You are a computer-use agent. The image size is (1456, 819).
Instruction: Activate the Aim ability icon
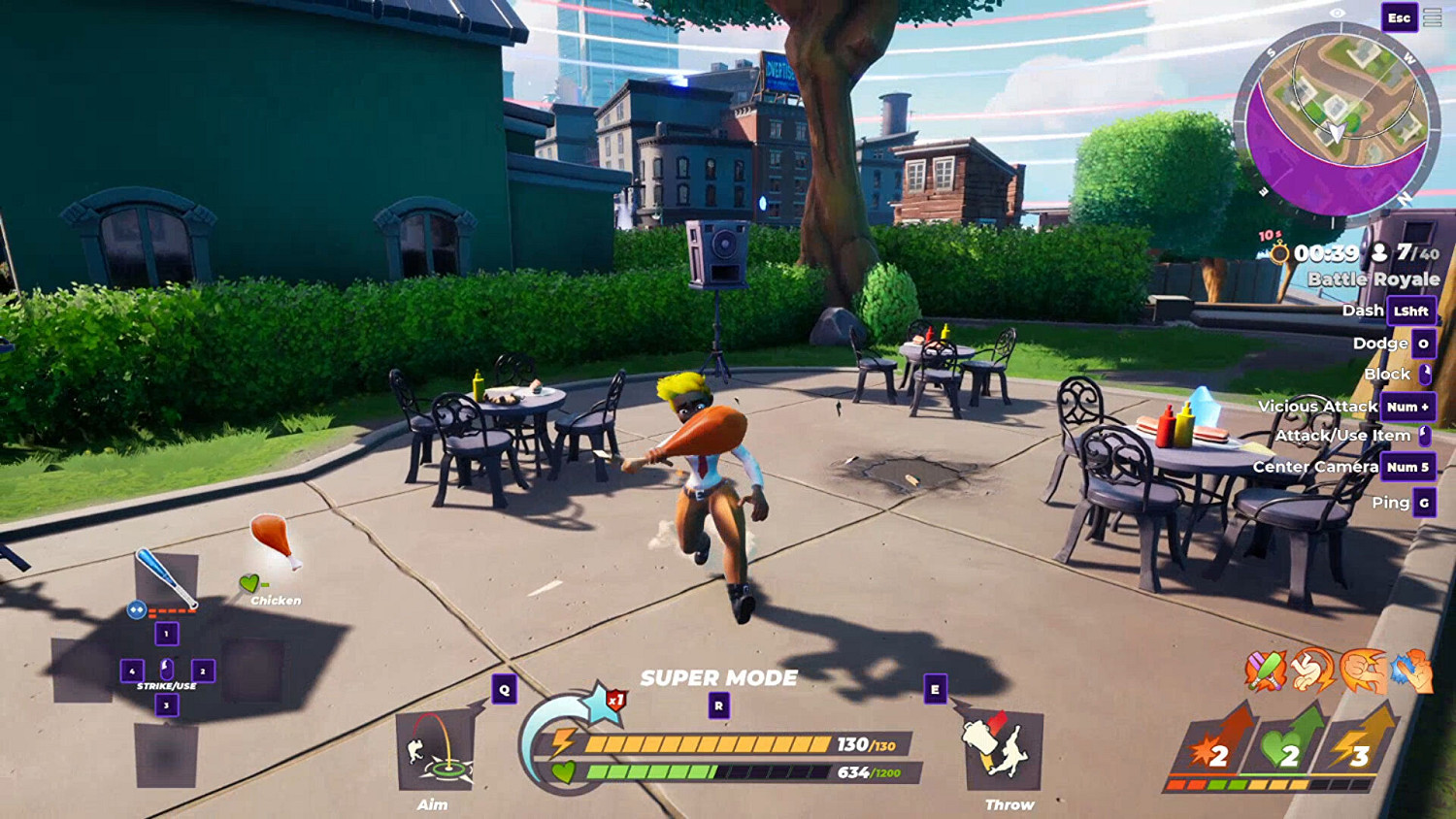coord(435,750)
